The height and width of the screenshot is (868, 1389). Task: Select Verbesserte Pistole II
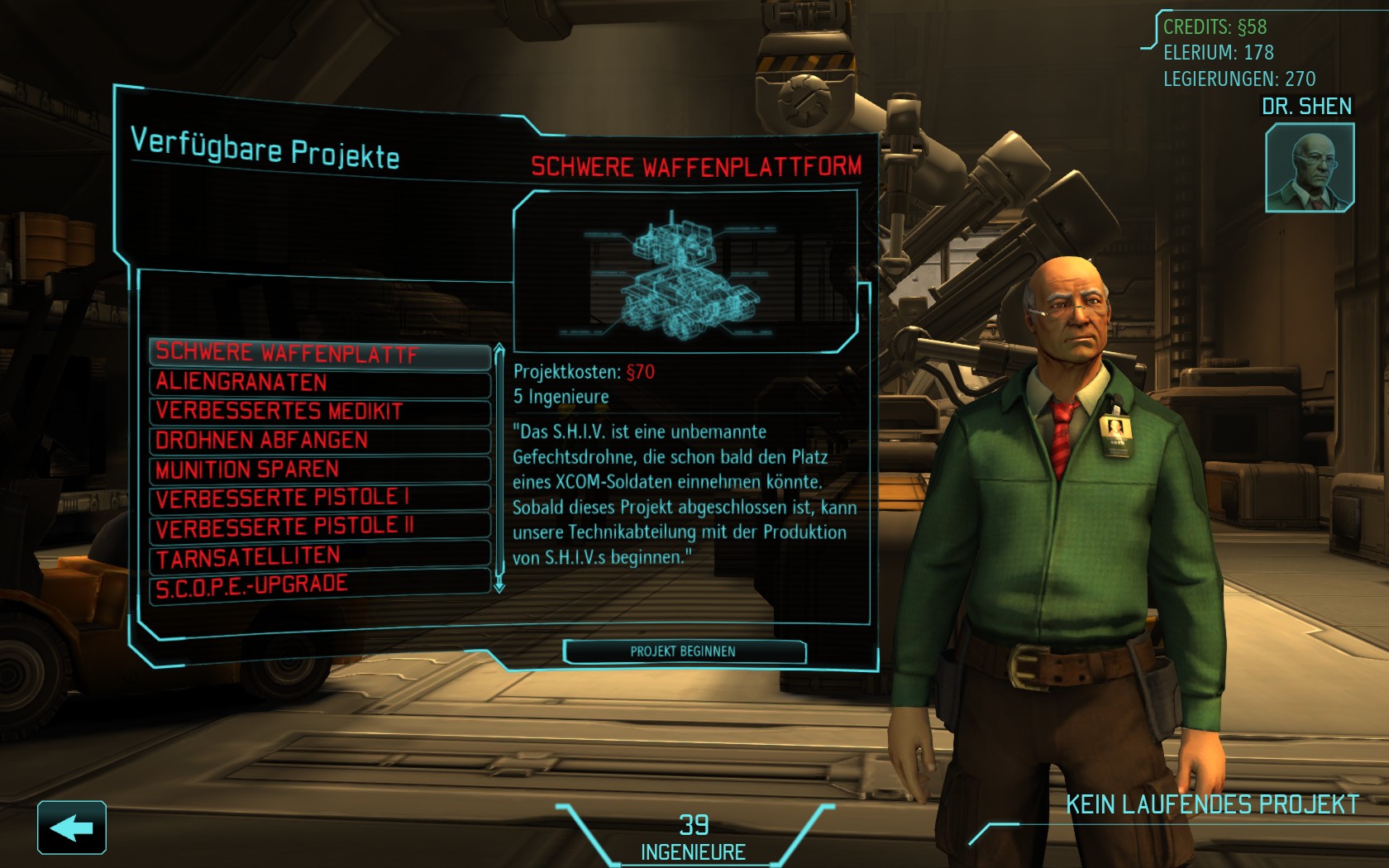pyautogui.click(x=320, y=527)
